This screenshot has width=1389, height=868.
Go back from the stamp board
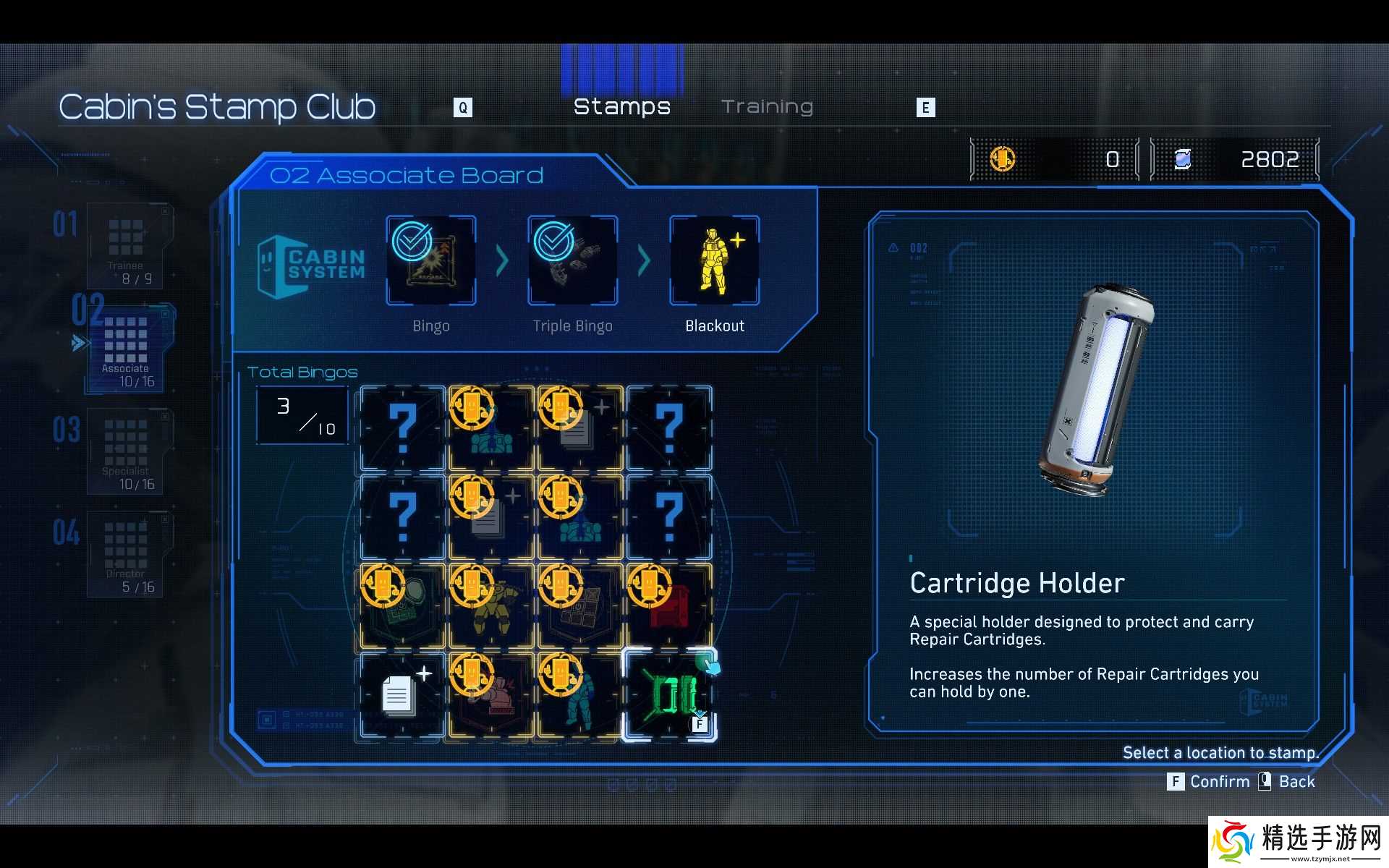click(1287, 782)
